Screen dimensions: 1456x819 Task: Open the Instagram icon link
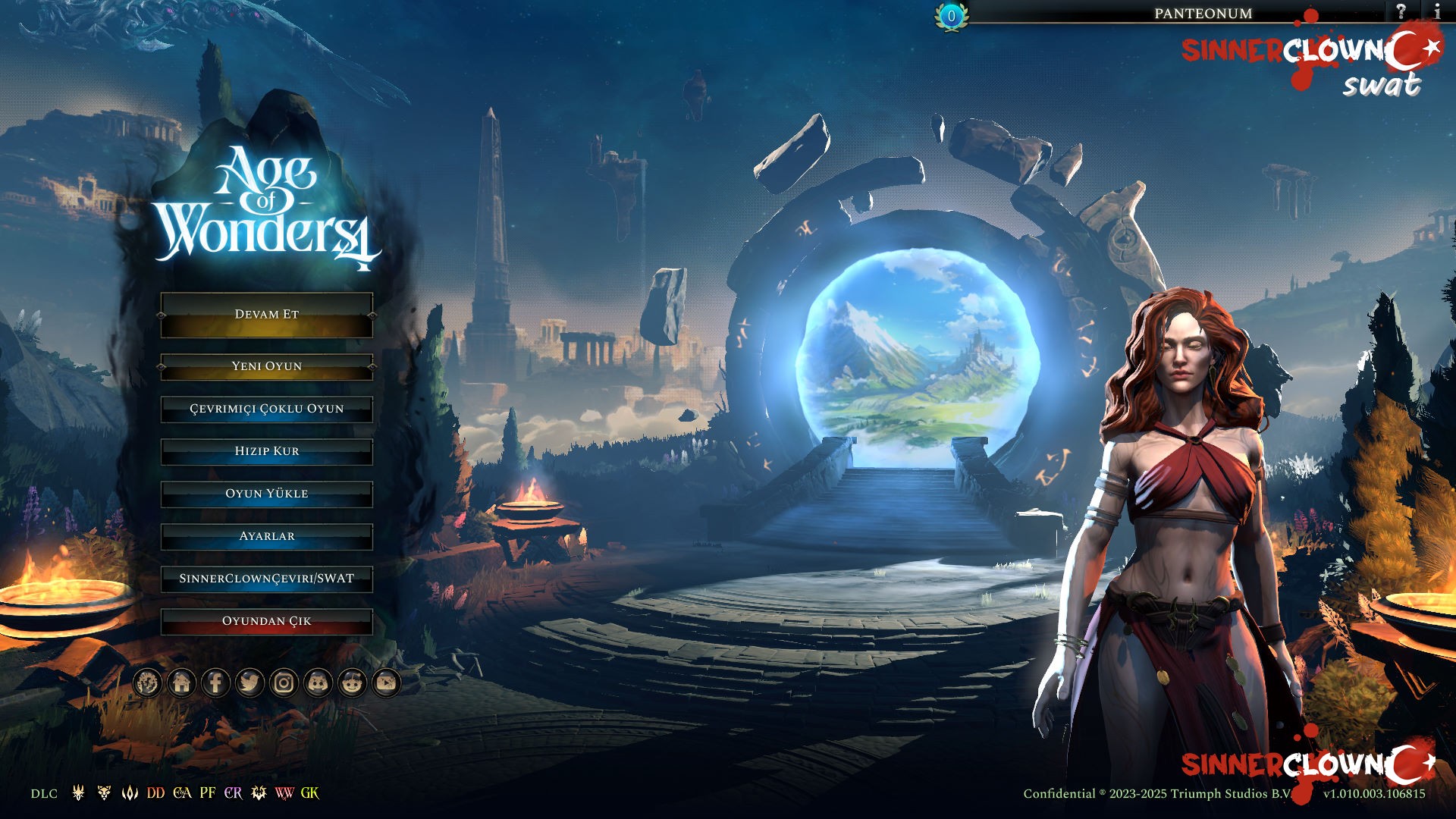(284, 683)
